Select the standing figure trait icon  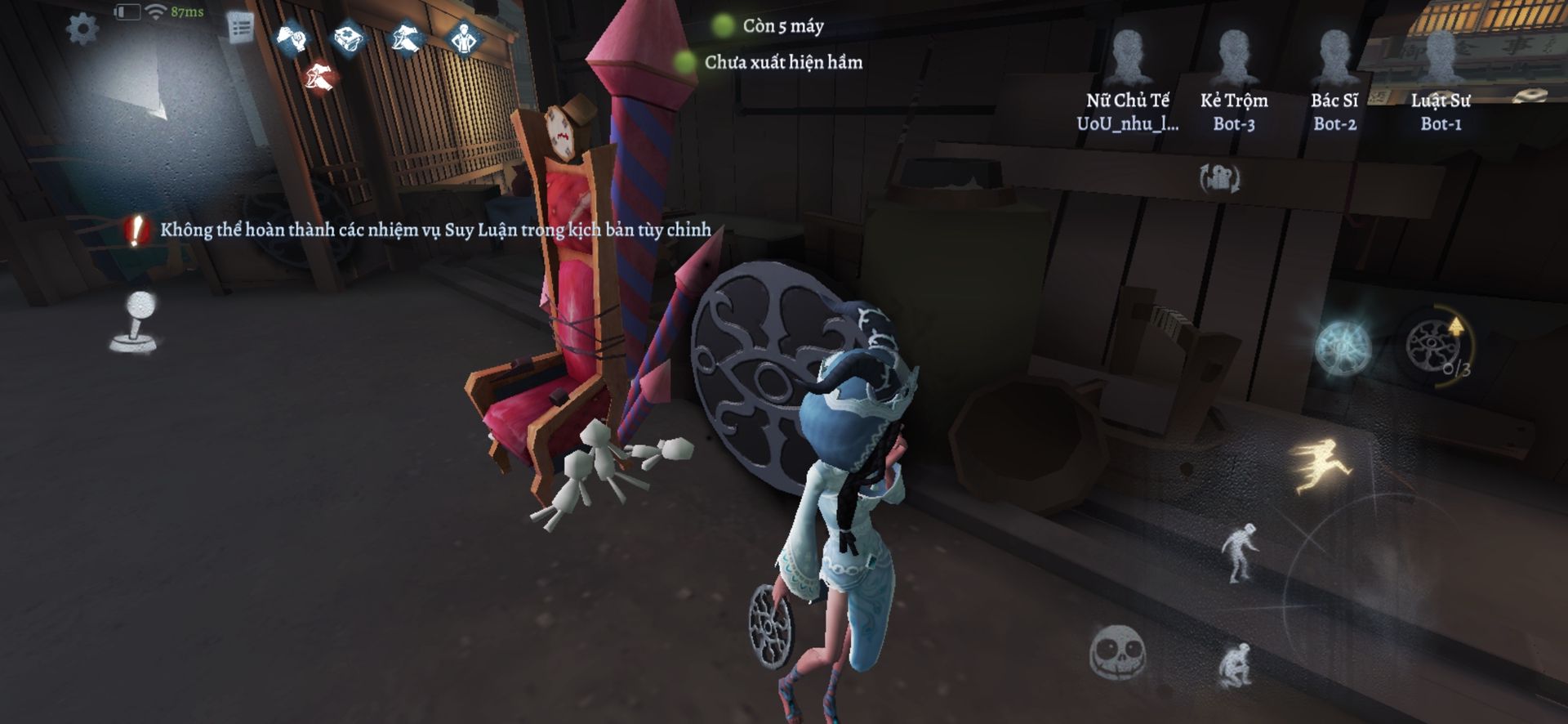pyautogui.click(x=464, y=38)
